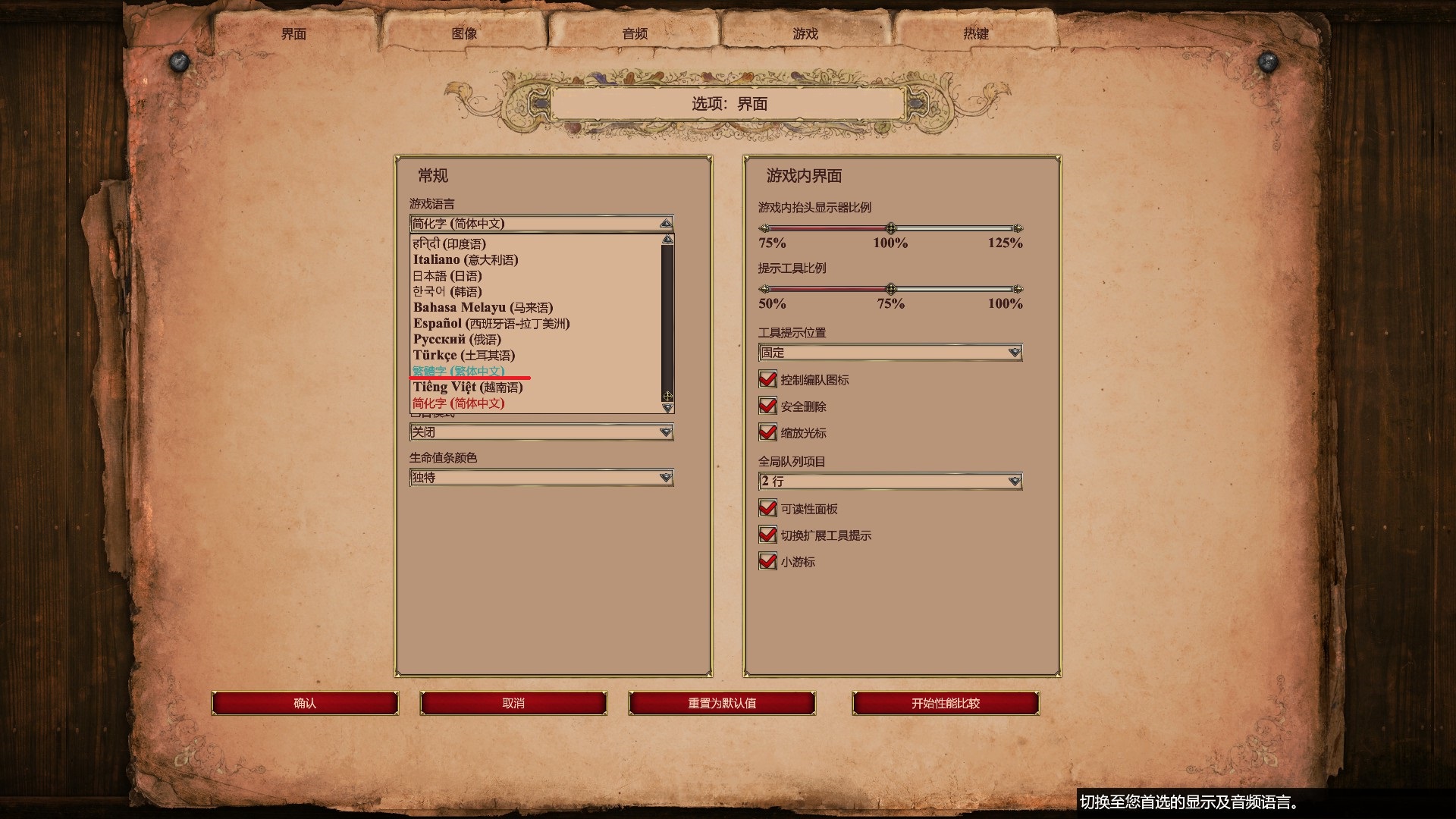Image resolution: width=1456 pixels, height=819 pixels.
Task: Toggle the 可读性面板 checkbox
Action: 767,508
